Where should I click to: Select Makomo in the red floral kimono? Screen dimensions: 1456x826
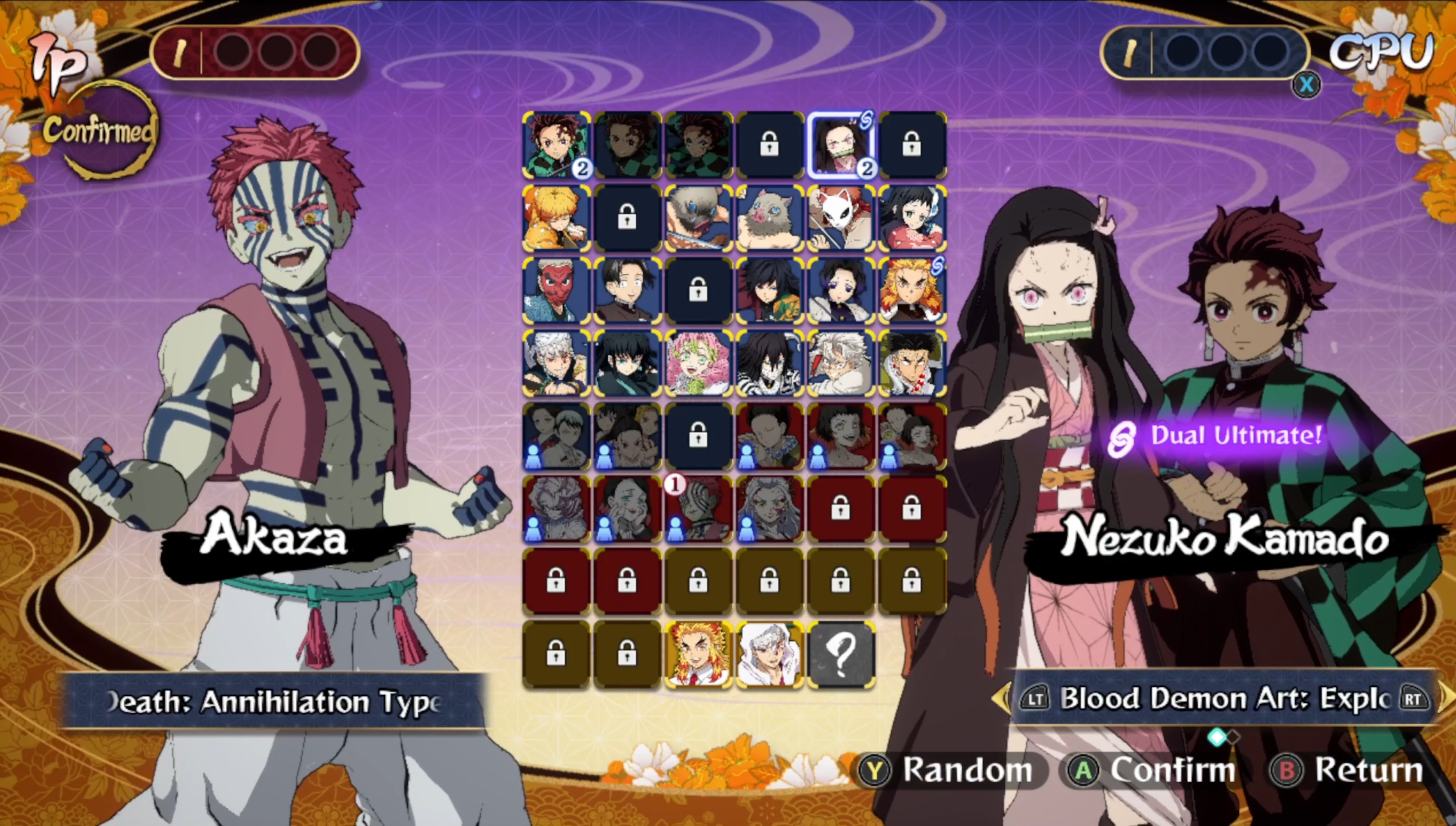912,218
